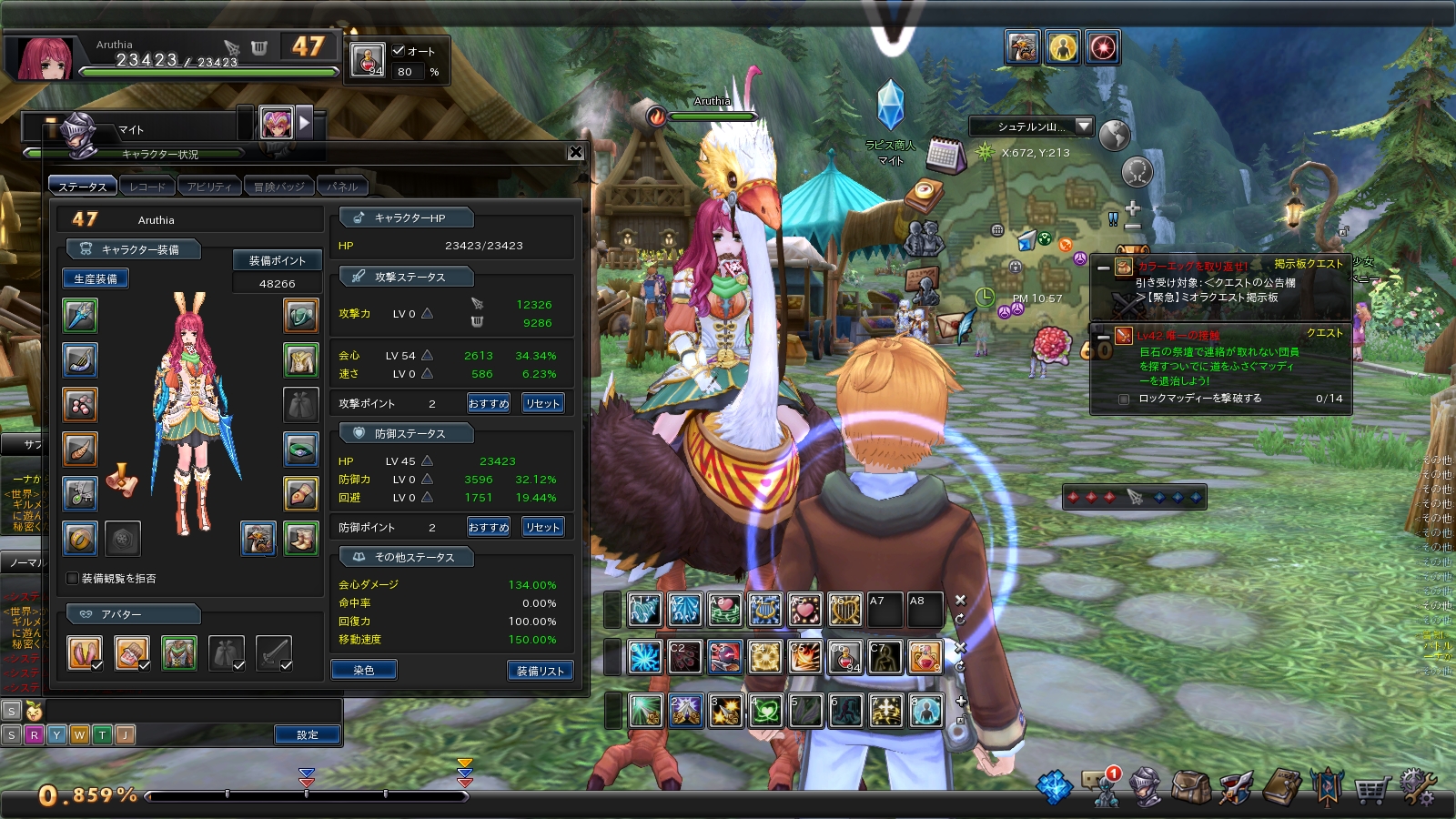The height and width of the screenshot is (819, 1456).
Task: Open the shopping cart item shop
Action: 1370,788
